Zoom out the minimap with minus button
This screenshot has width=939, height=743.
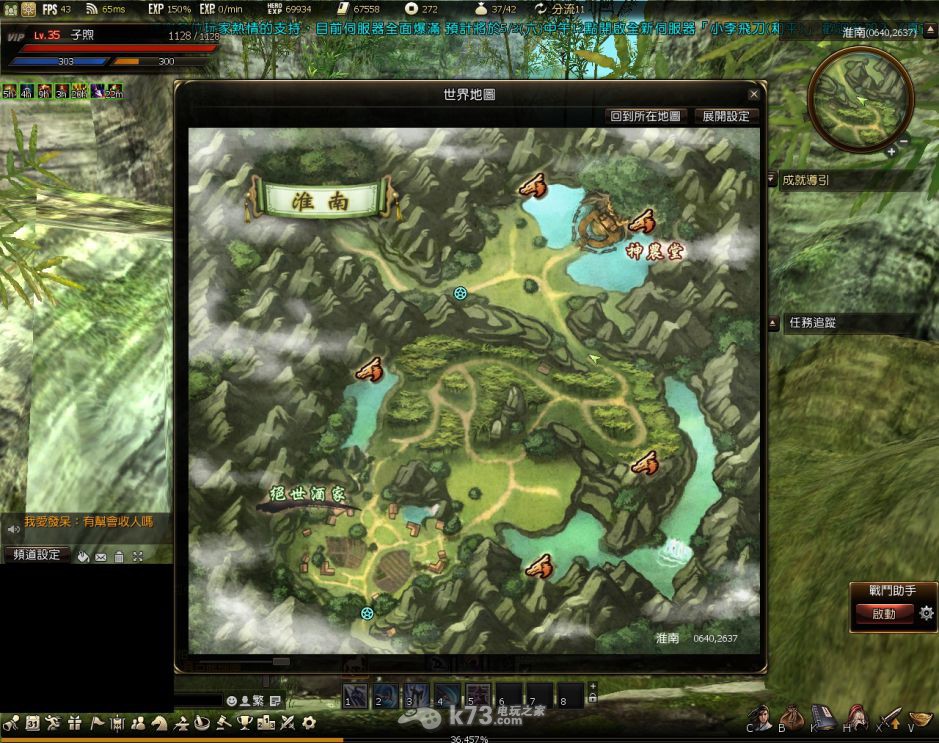click(904, 143)
